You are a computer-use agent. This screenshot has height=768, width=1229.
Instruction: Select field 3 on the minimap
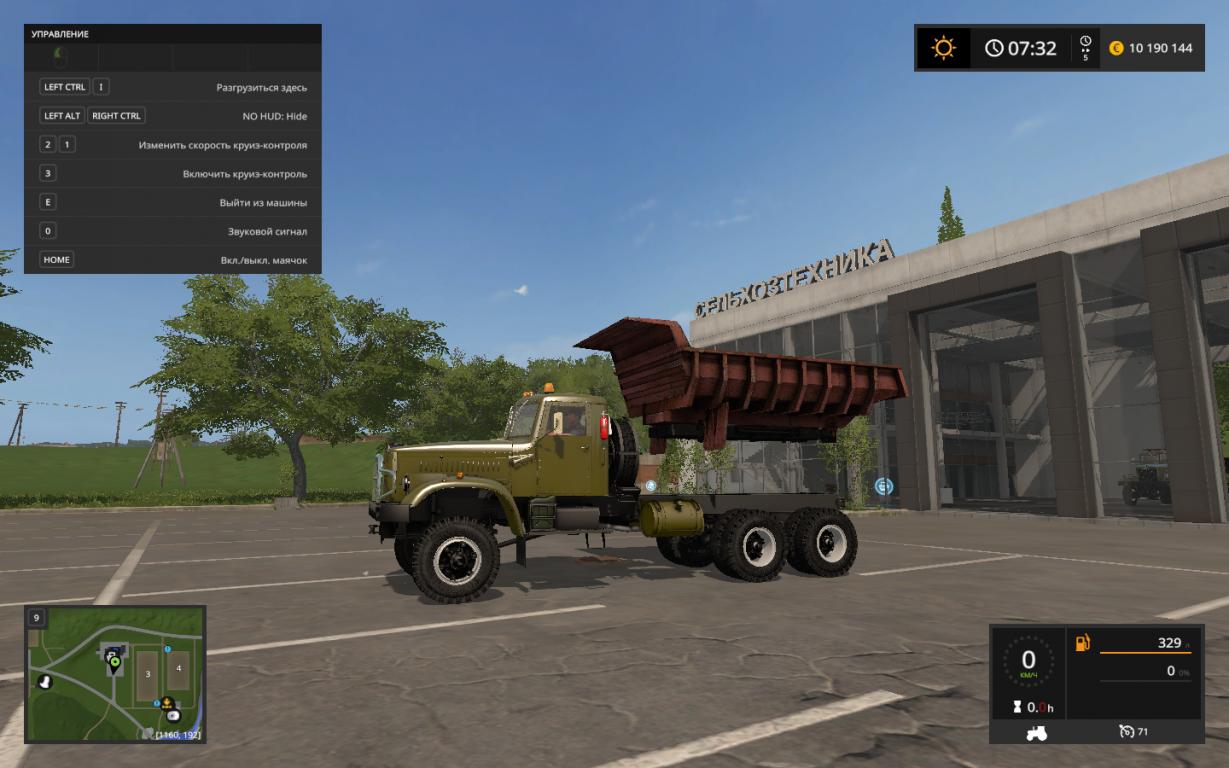pos(148,675)
